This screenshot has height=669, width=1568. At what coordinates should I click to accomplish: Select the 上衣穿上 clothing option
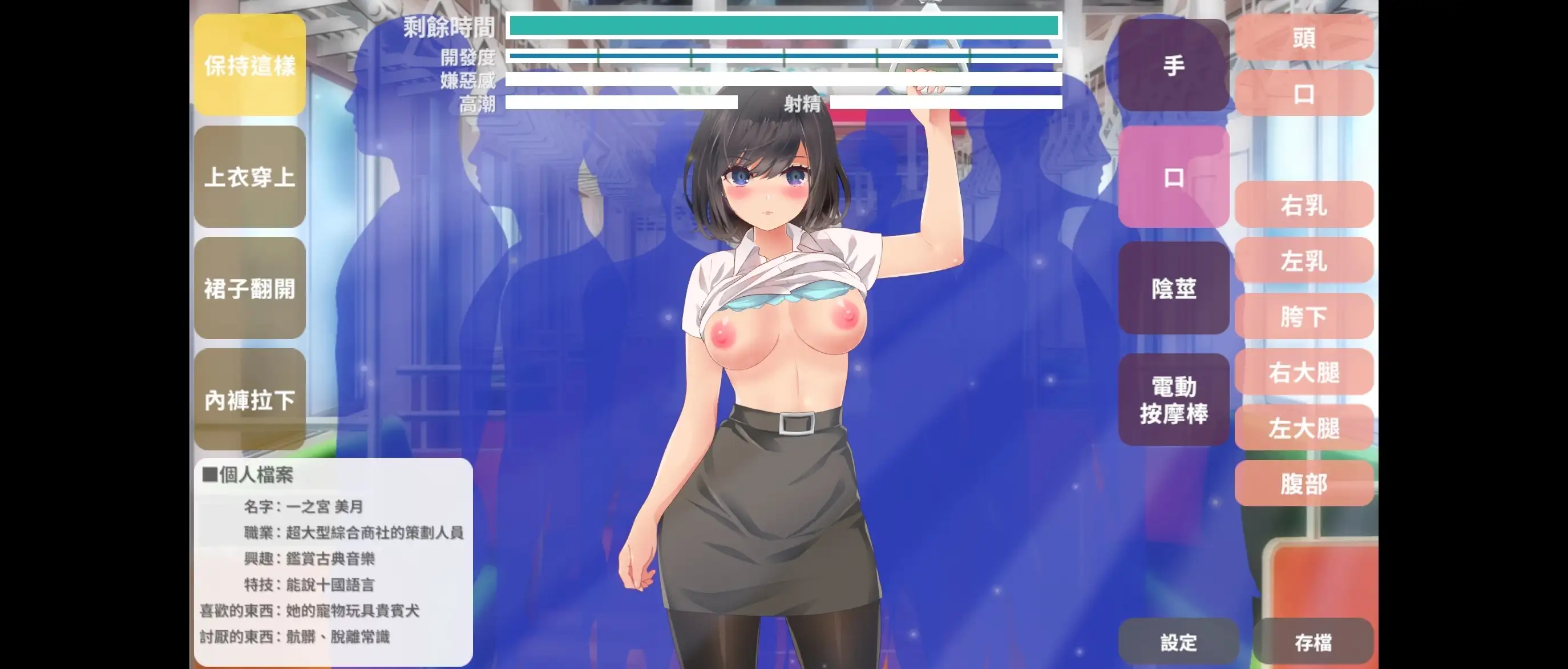click(x=249, y=177)
